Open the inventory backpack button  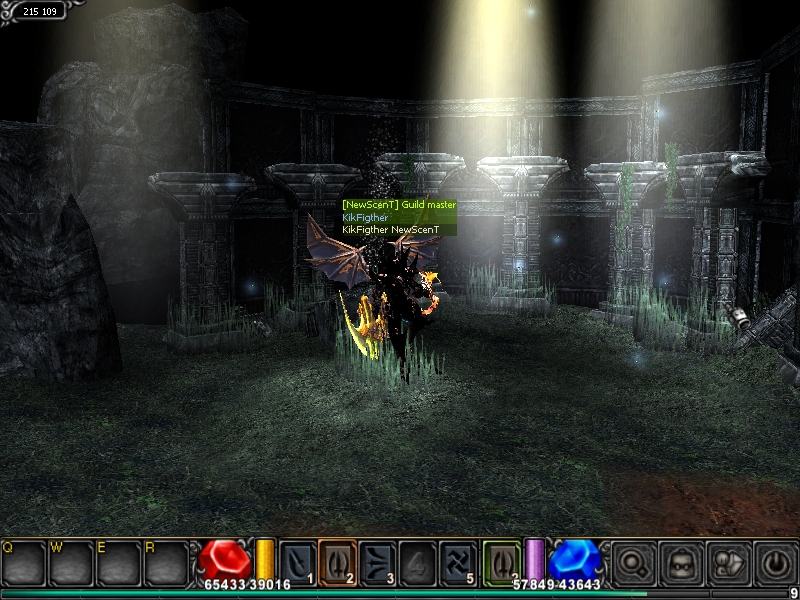click(681, 563)
